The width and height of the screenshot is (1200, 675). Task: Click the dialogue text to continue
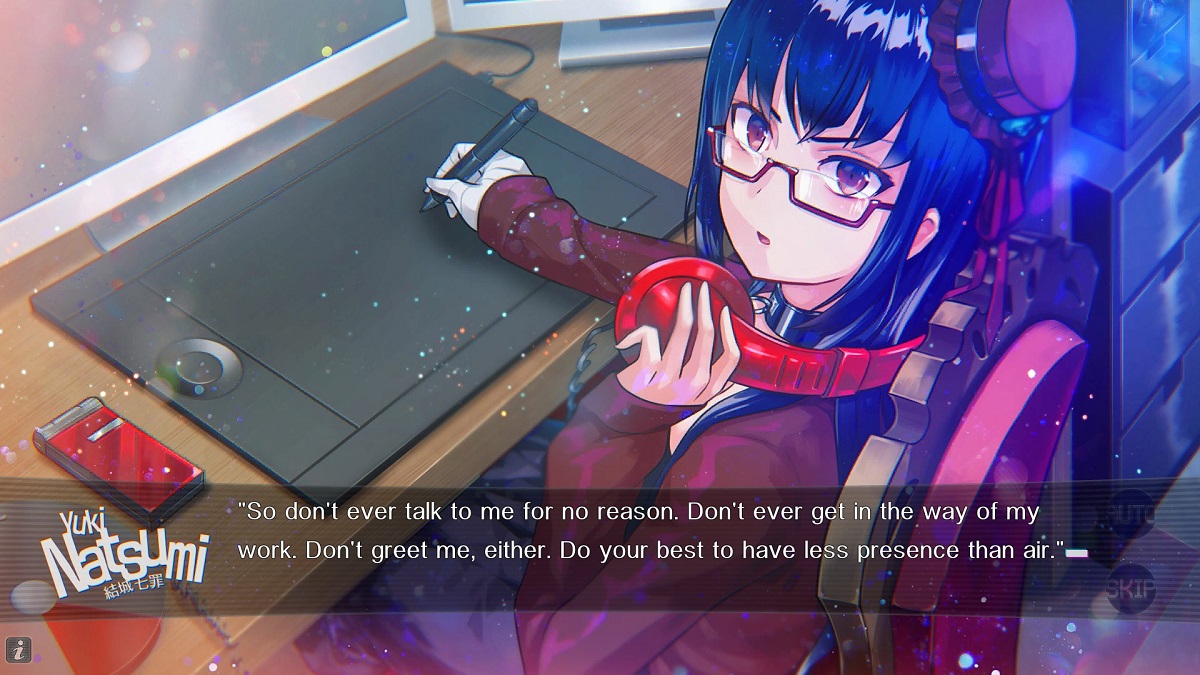(650, 532)
